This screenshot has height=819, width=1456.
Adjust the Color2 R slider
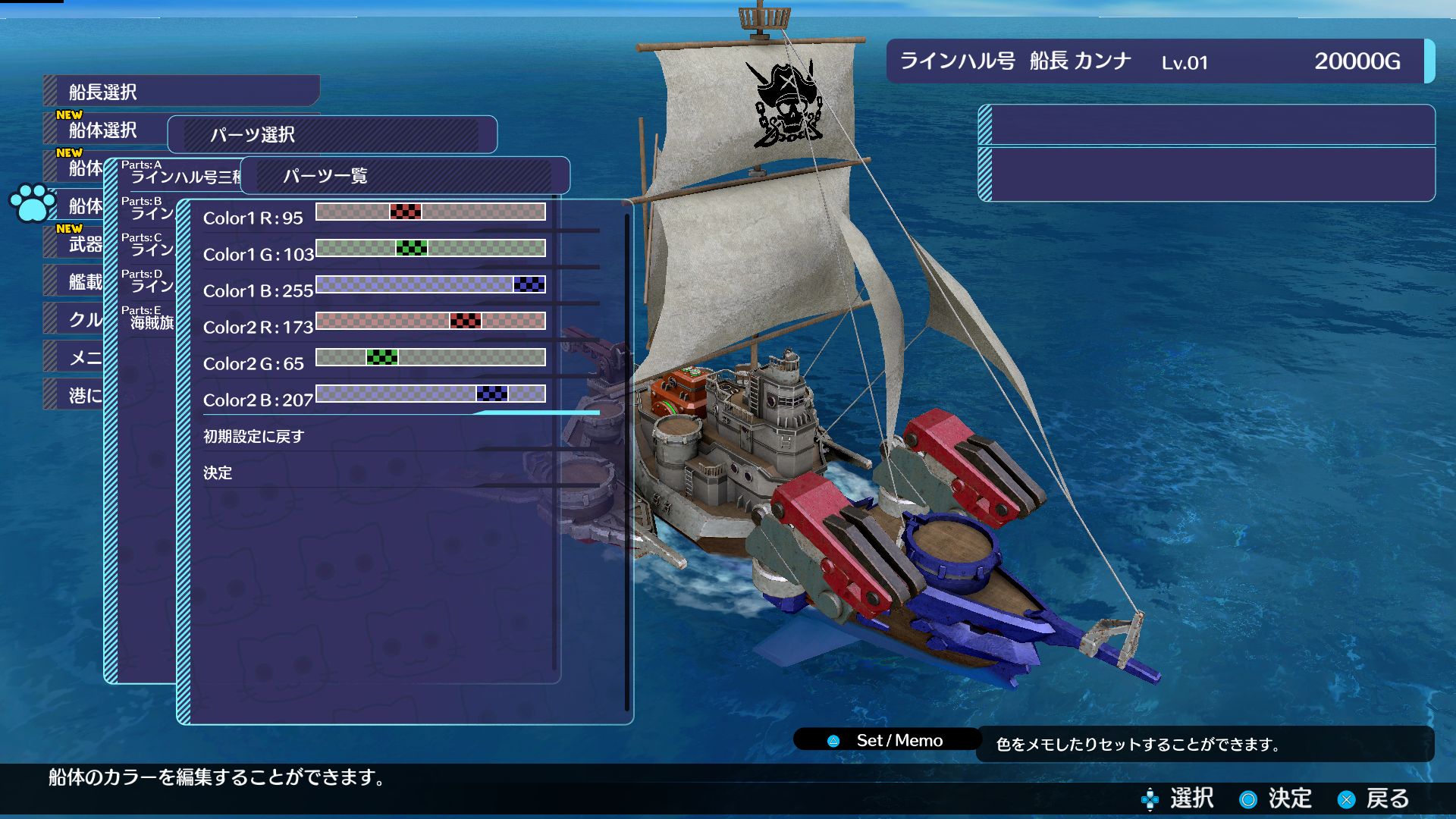(465, 321)
